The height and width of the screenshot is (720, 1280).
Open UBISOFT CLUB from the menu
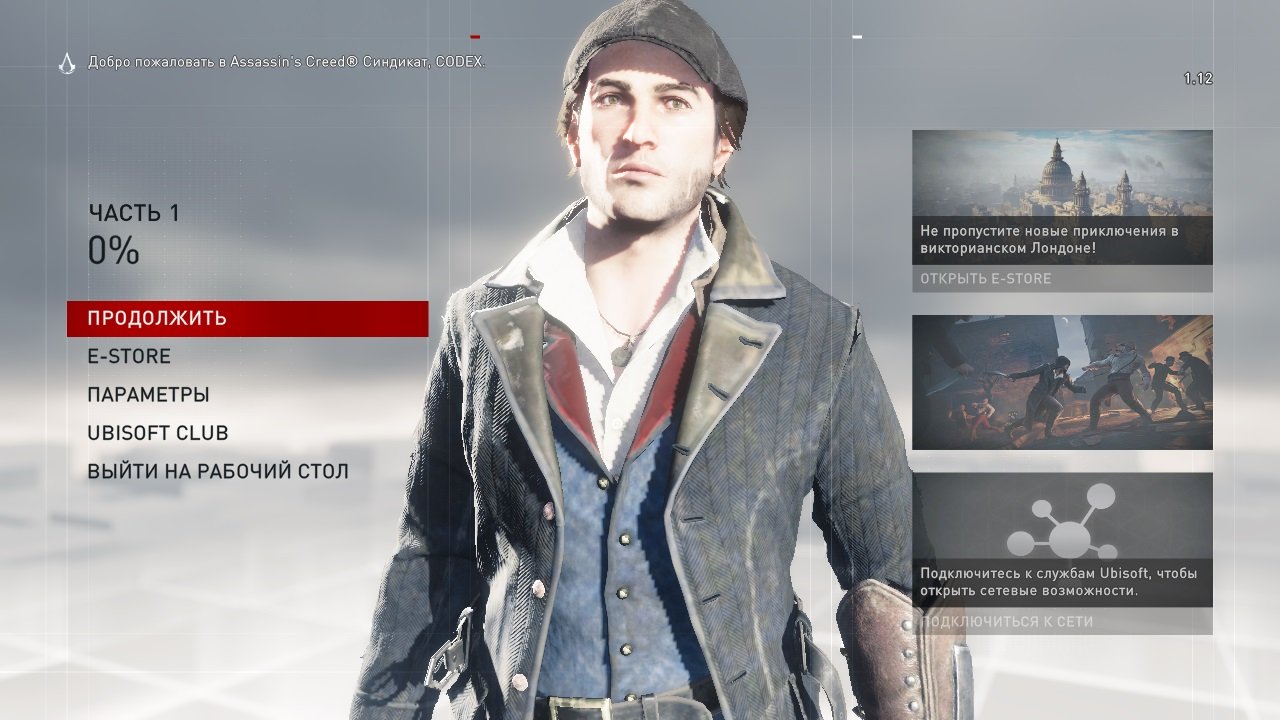tap(157, 432)
